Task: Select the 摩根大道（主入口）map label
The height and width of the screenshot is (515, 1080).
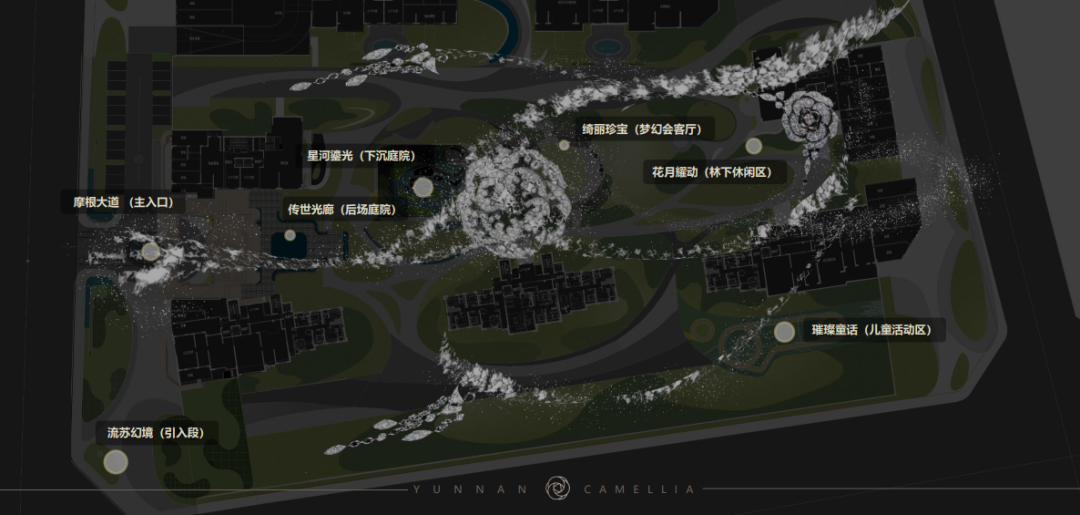Action: coord(124,202)
